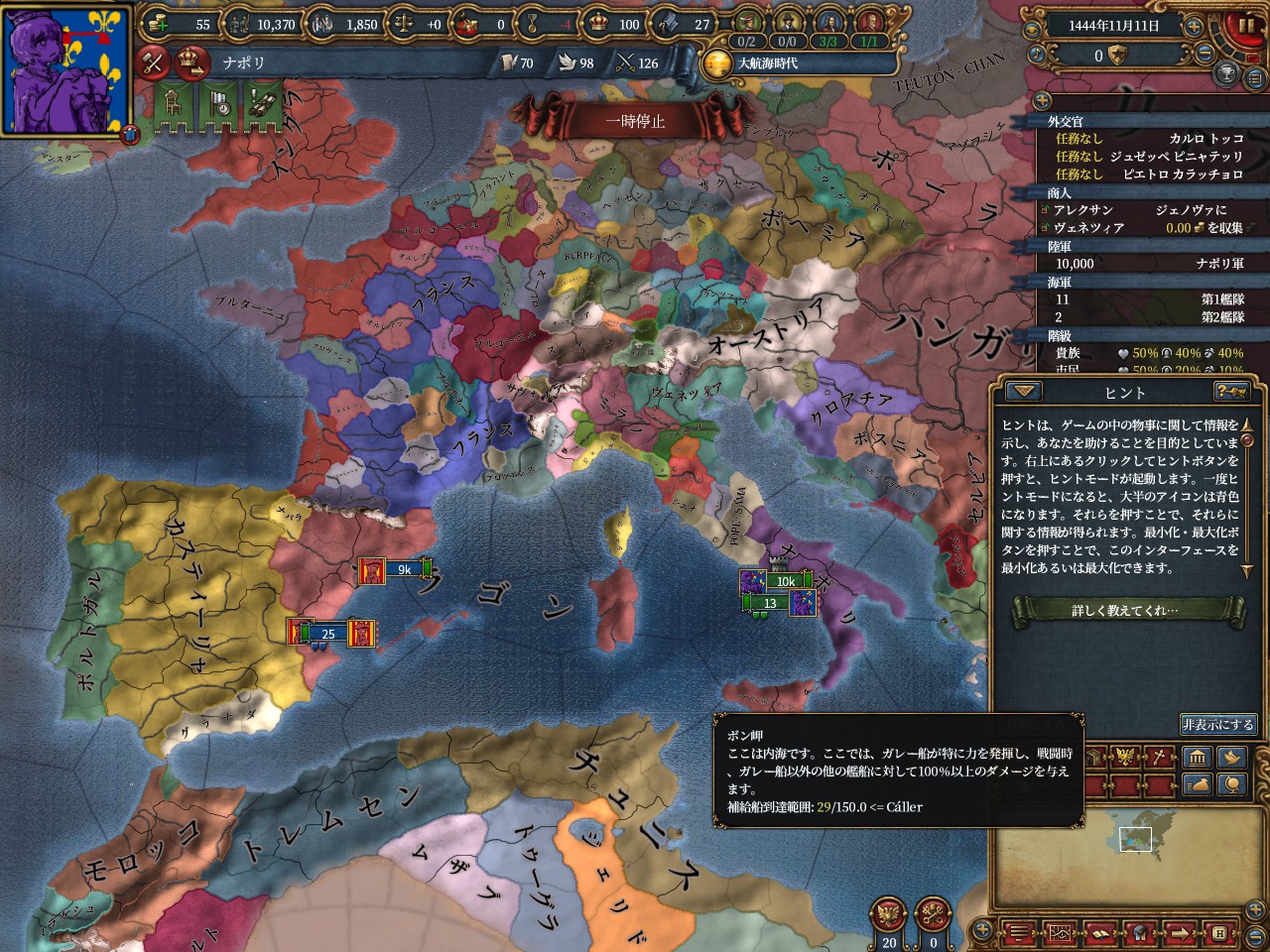The image size is (1270, 952).
Task: Click the red pause button
Action: (1242, 26)
